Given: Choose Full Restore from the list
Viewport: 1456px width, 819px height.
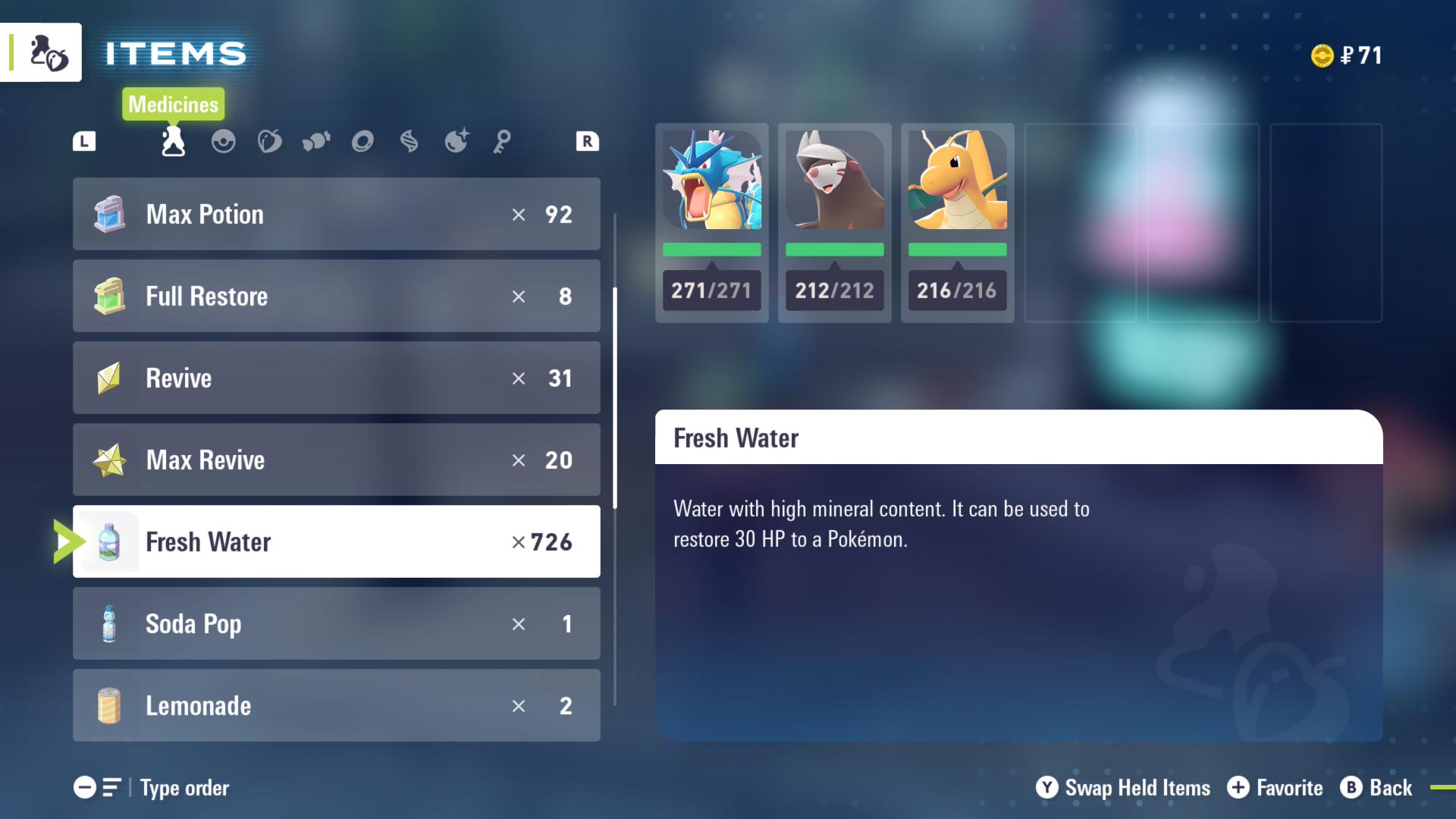Looking at the screenshot, I should pos(336,297).
